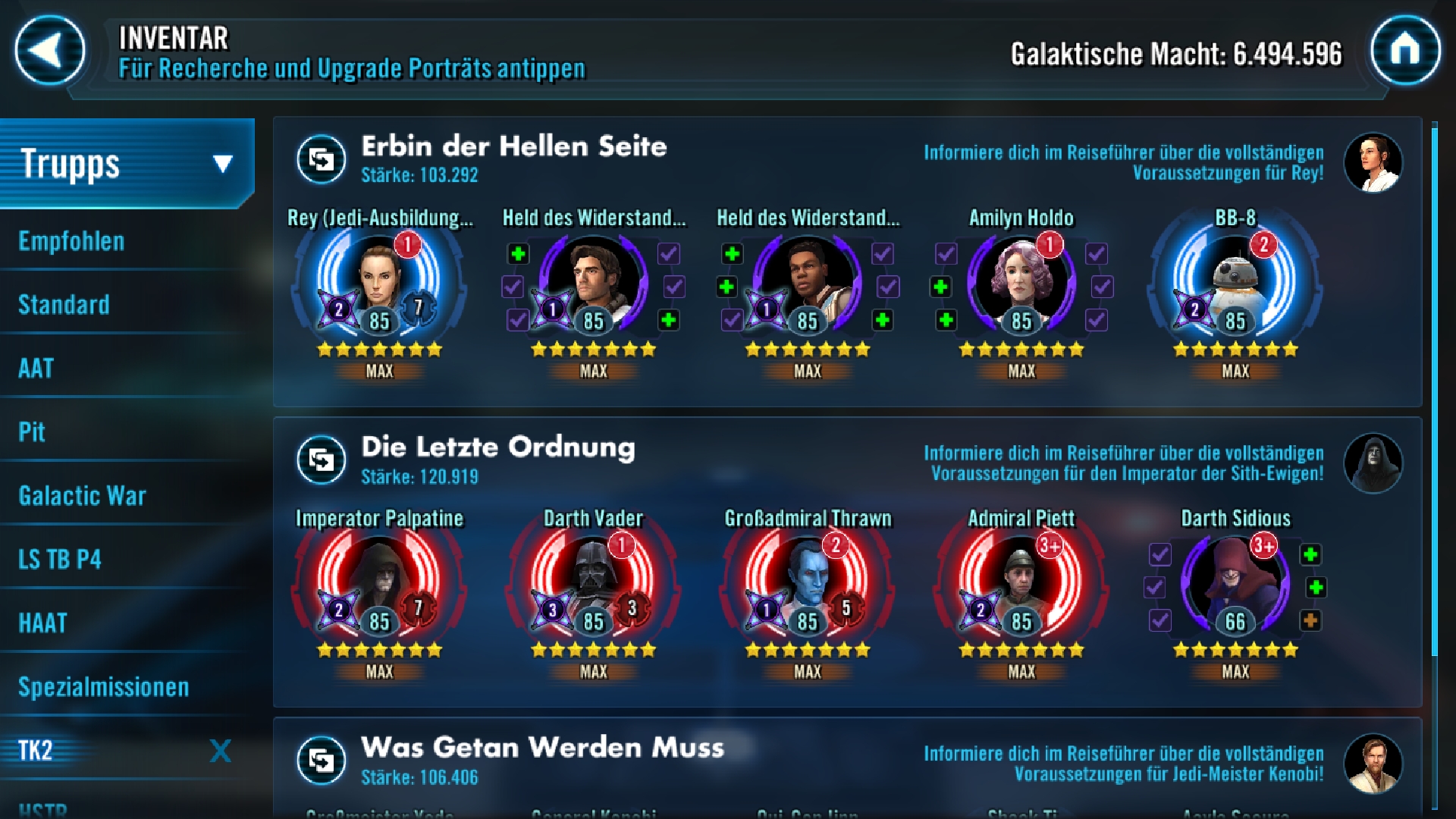Open the Rey journey guide icon
This screenshot has height=819, width=1456.
[1373, 162]
